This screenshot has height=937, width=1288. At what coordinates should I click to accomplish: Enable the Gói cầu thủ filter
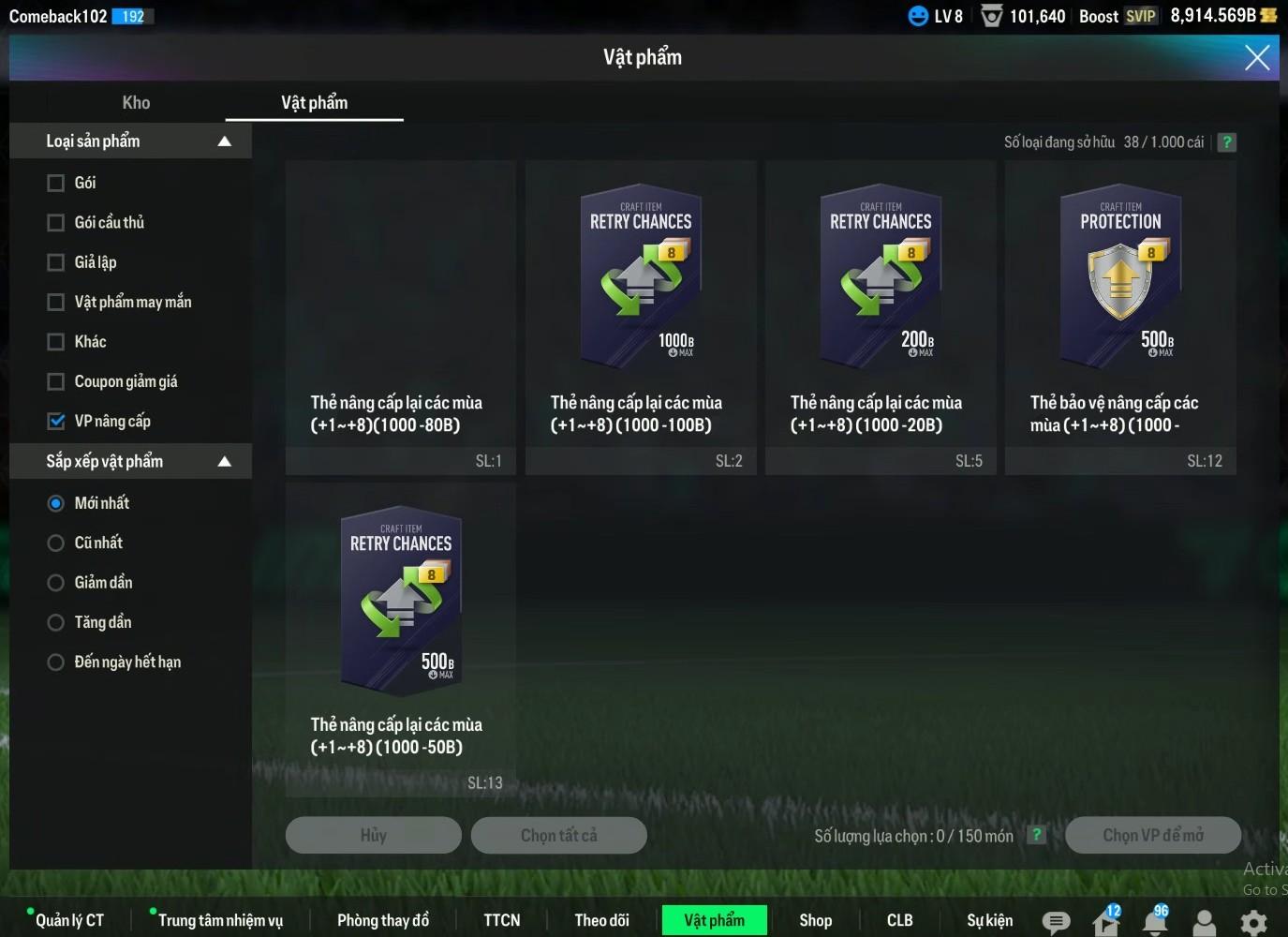pyautogui.click(x=56, y=223)
